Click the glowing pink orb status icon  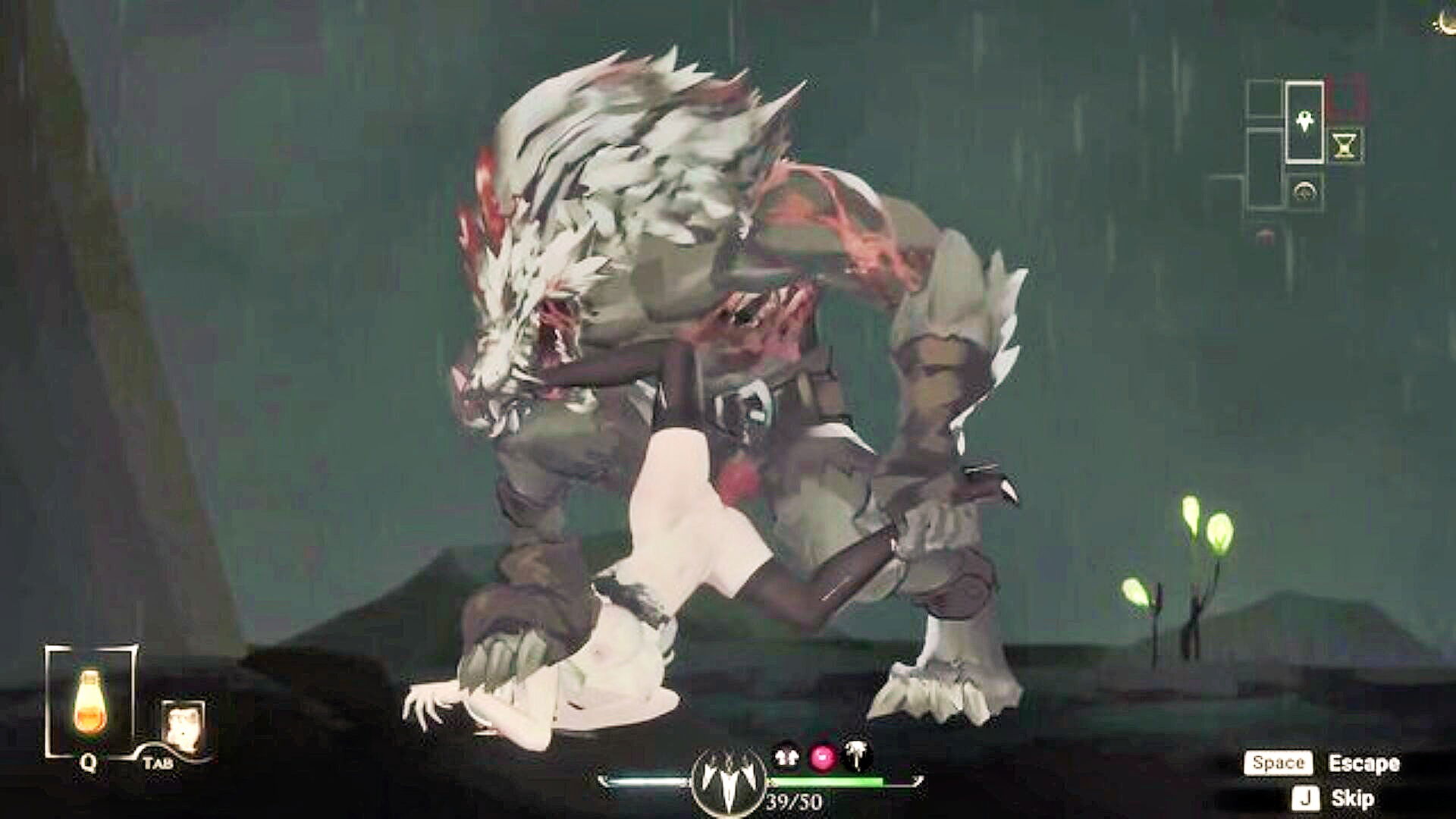point(823,756)
